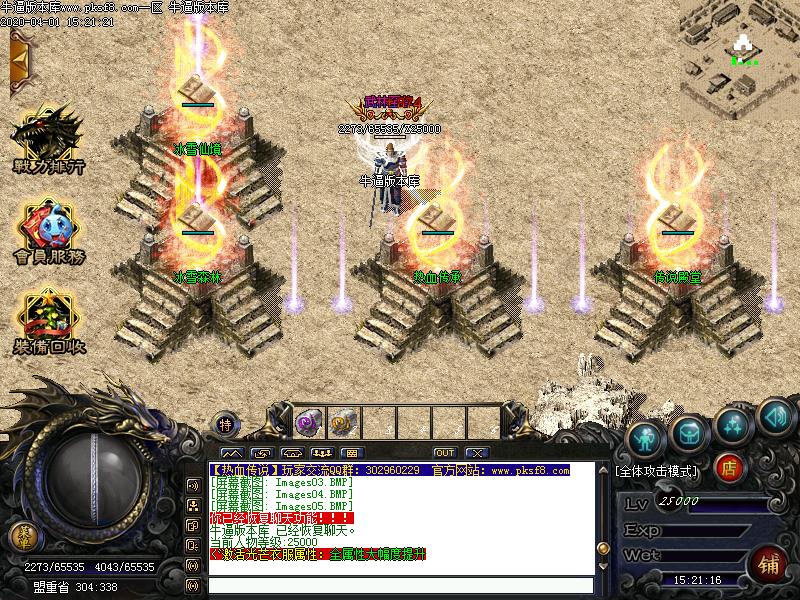This screenshot has height=600, width=800.
Task: Toggle the all-attack mode label 全体攻击模式
Action: 656,469
